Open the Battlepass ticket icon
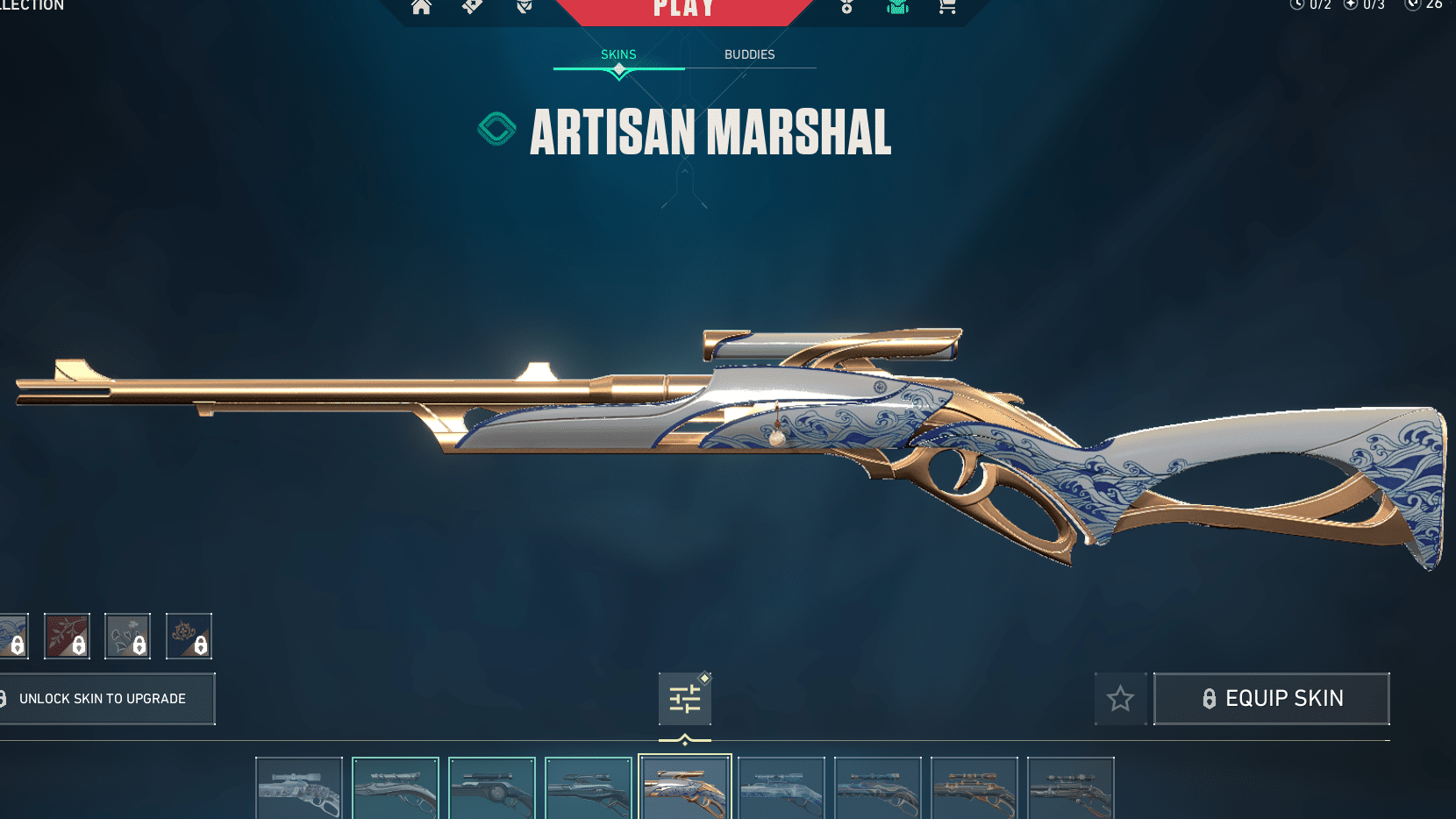 [472, 7]
